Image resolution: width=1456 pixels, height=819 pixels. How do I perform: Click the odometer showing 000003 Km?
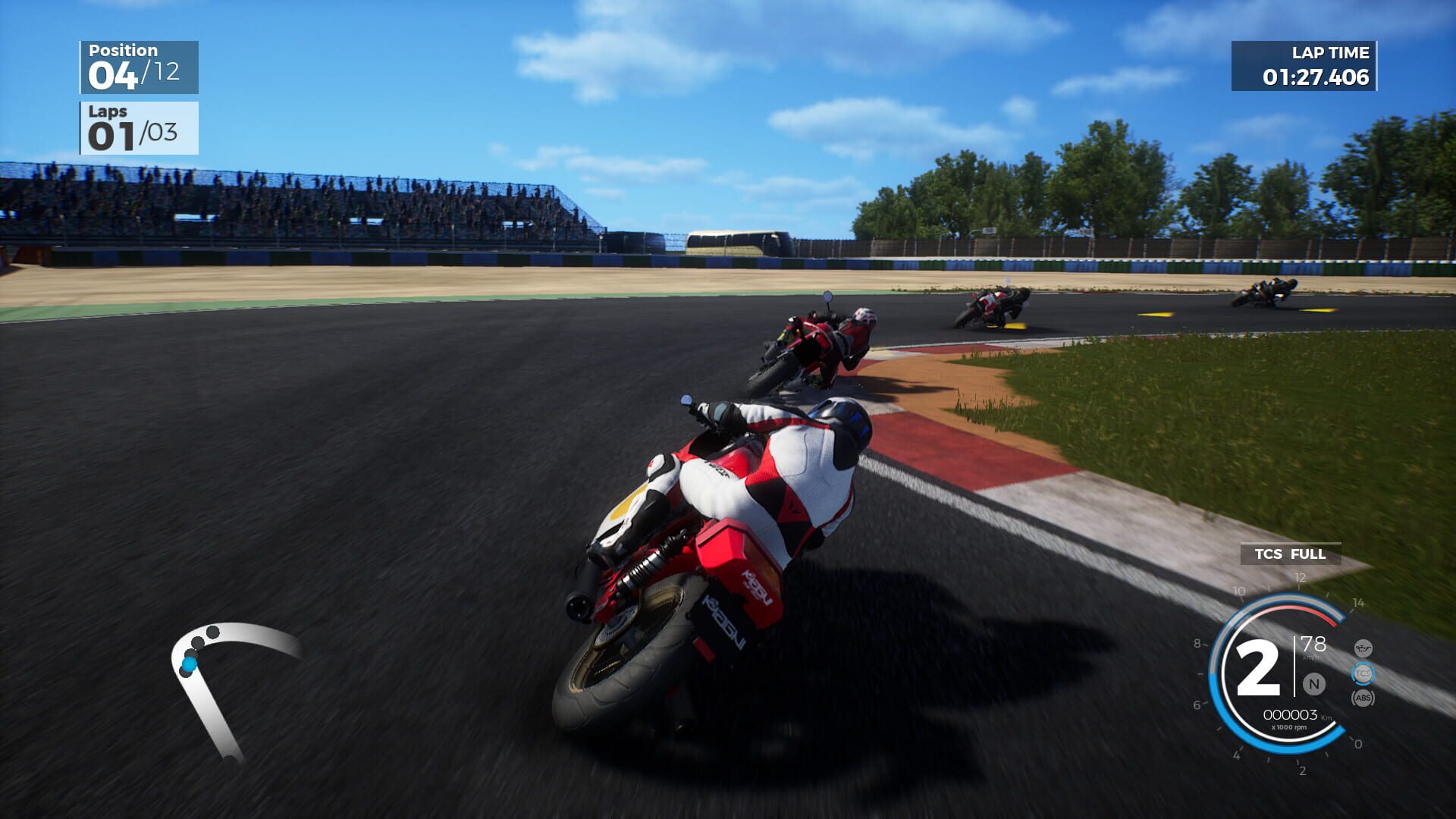pos(1291,714)
